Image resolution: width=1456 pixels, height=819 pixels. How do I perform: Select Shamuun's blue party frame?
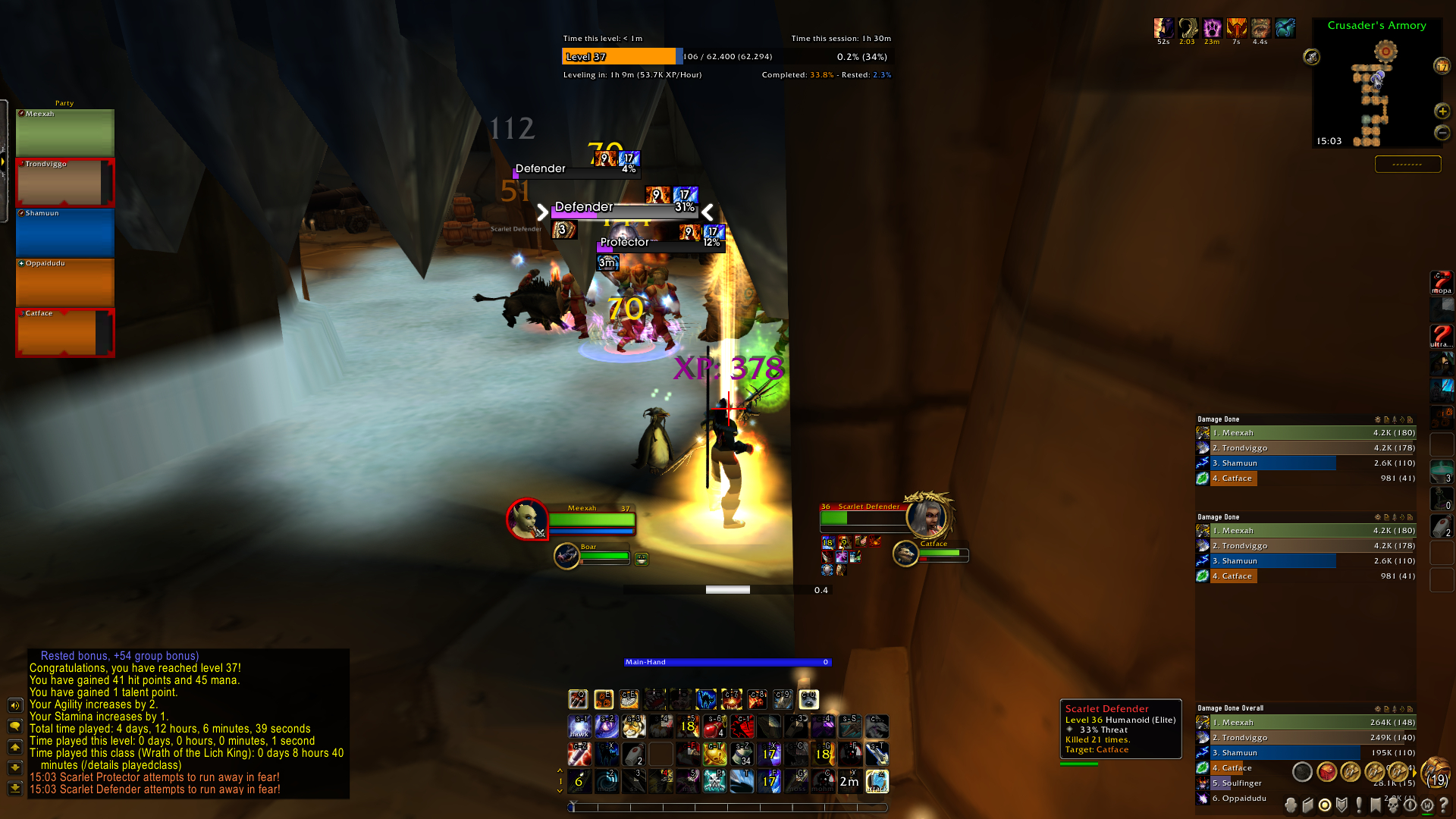click(64, 233)
